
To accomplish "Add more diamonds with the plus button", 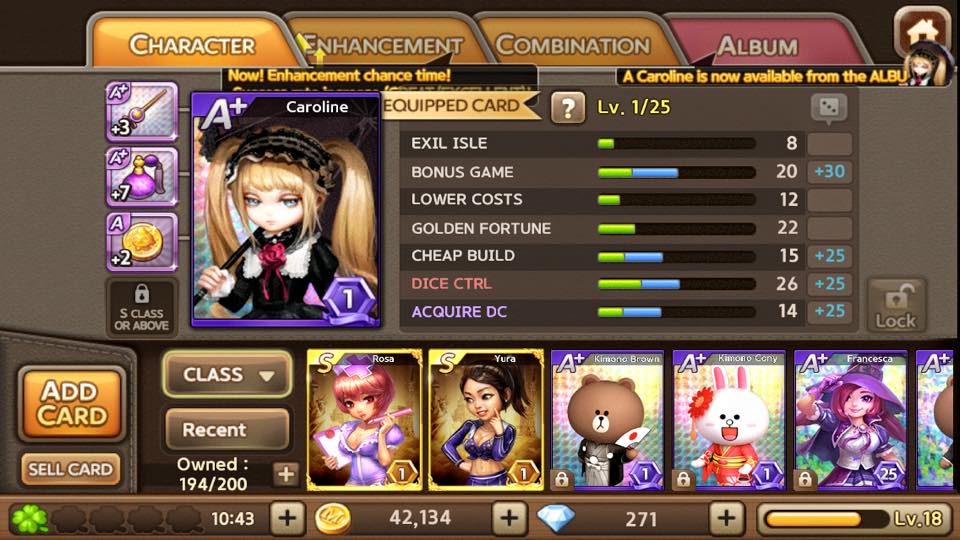I will click(x=726, y=518).
